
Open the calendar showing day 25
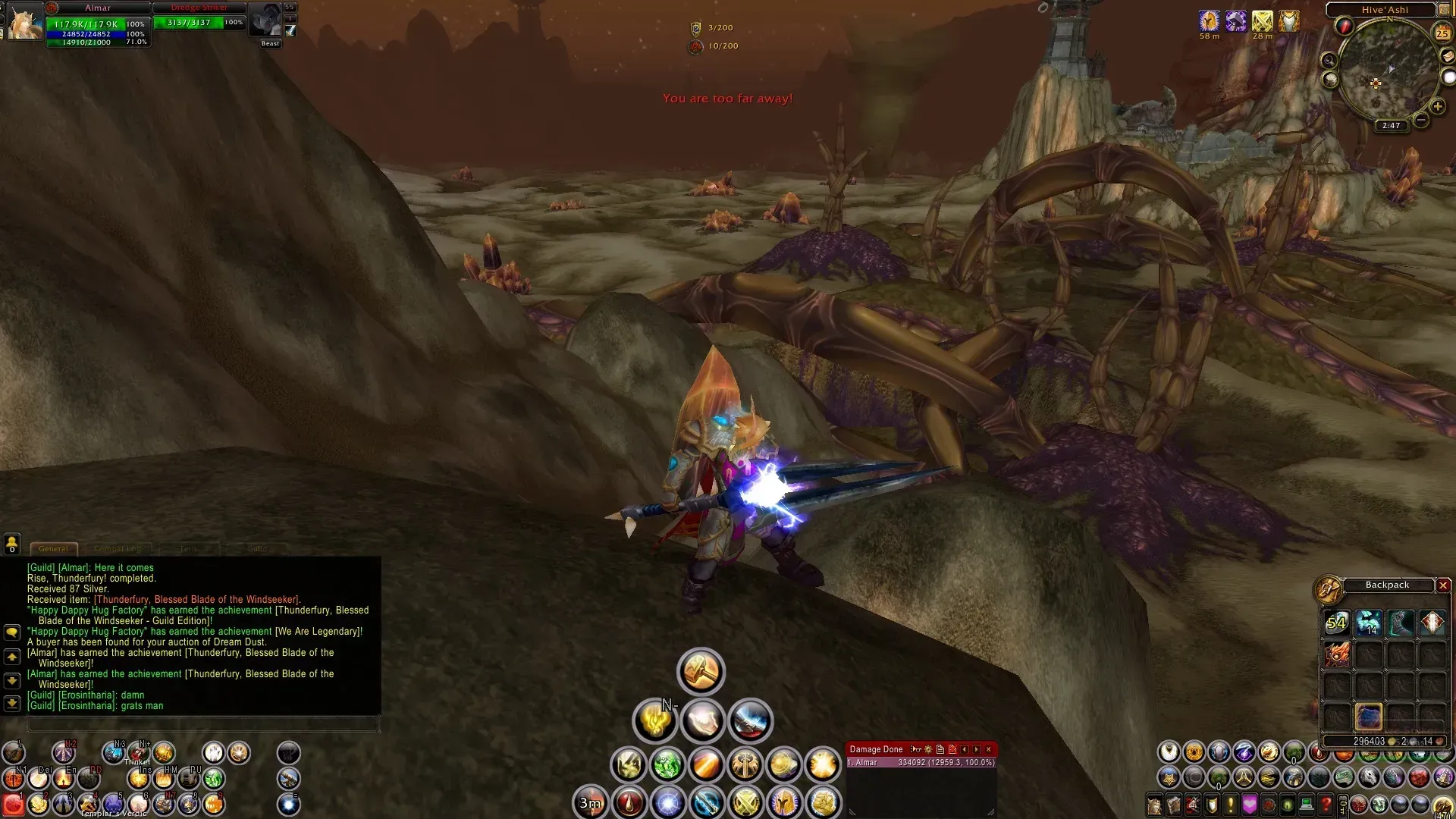point(1442,33)
